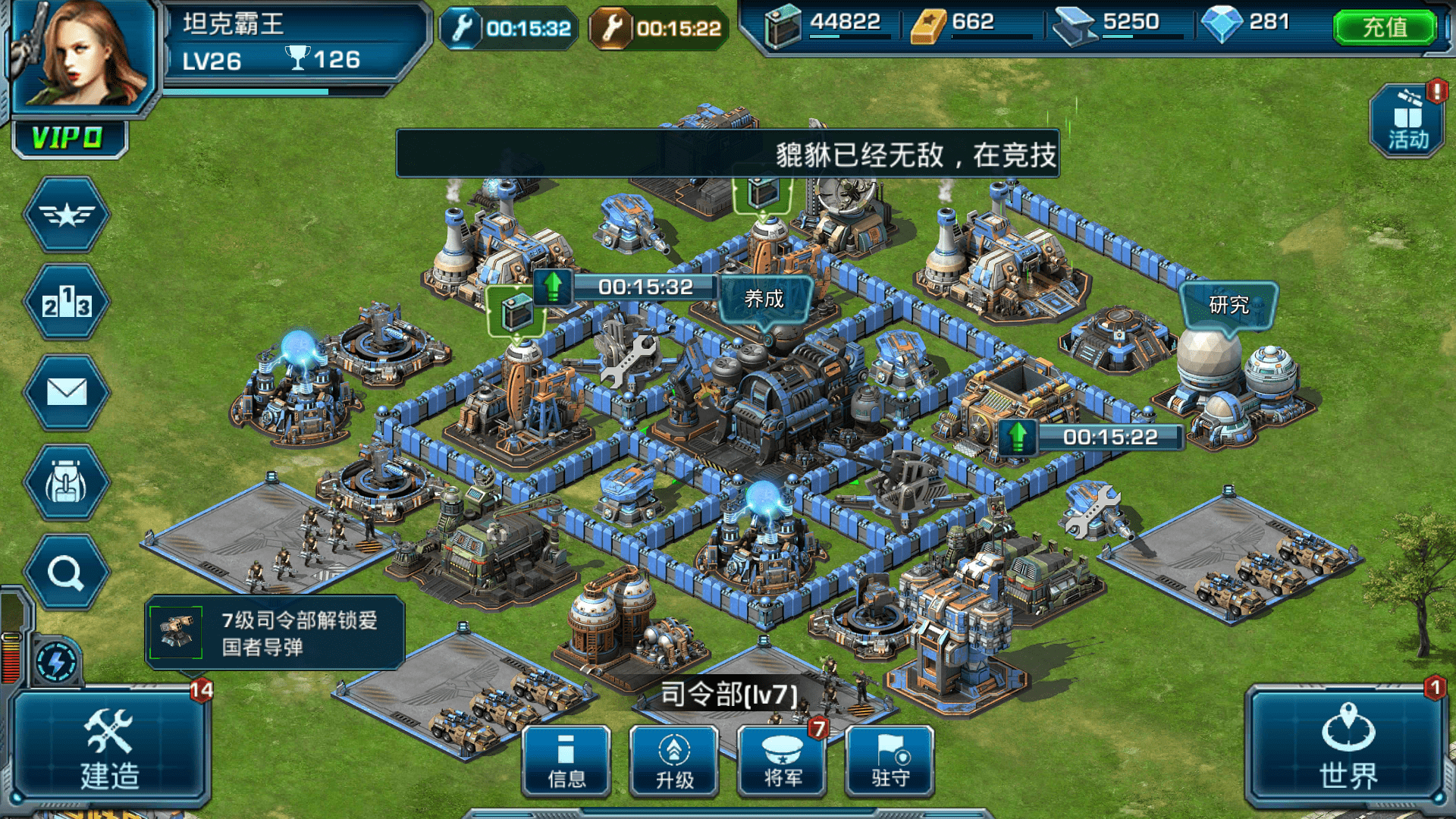Show 信息 info for the command center
This screenshot has width=1456, height=819.
coord(566,761)
